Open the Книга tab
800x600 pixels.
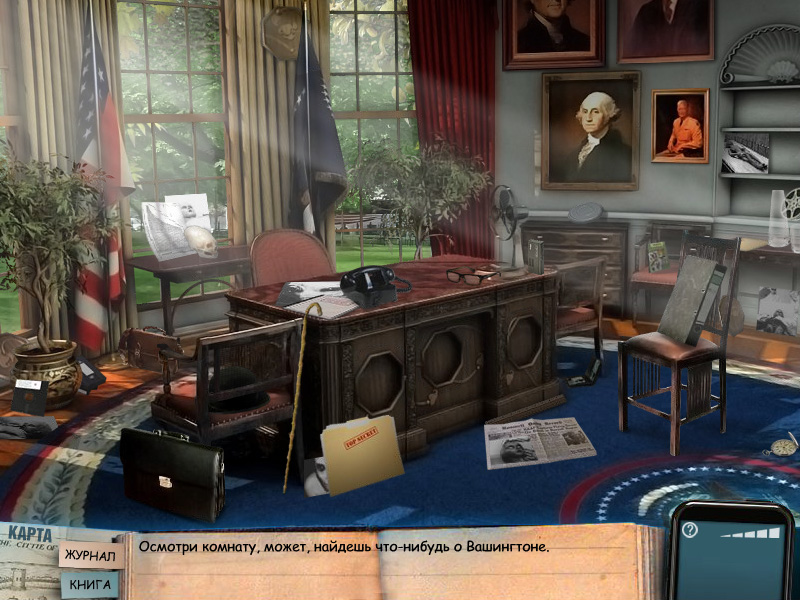[89, 584]
